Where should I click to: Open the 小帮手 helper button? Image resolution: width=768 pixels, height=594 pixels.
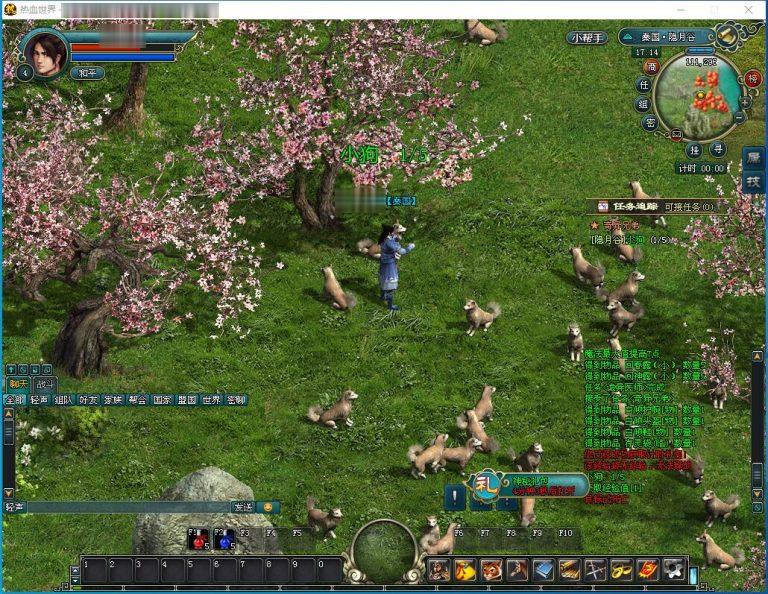click(x=587, y=37)
